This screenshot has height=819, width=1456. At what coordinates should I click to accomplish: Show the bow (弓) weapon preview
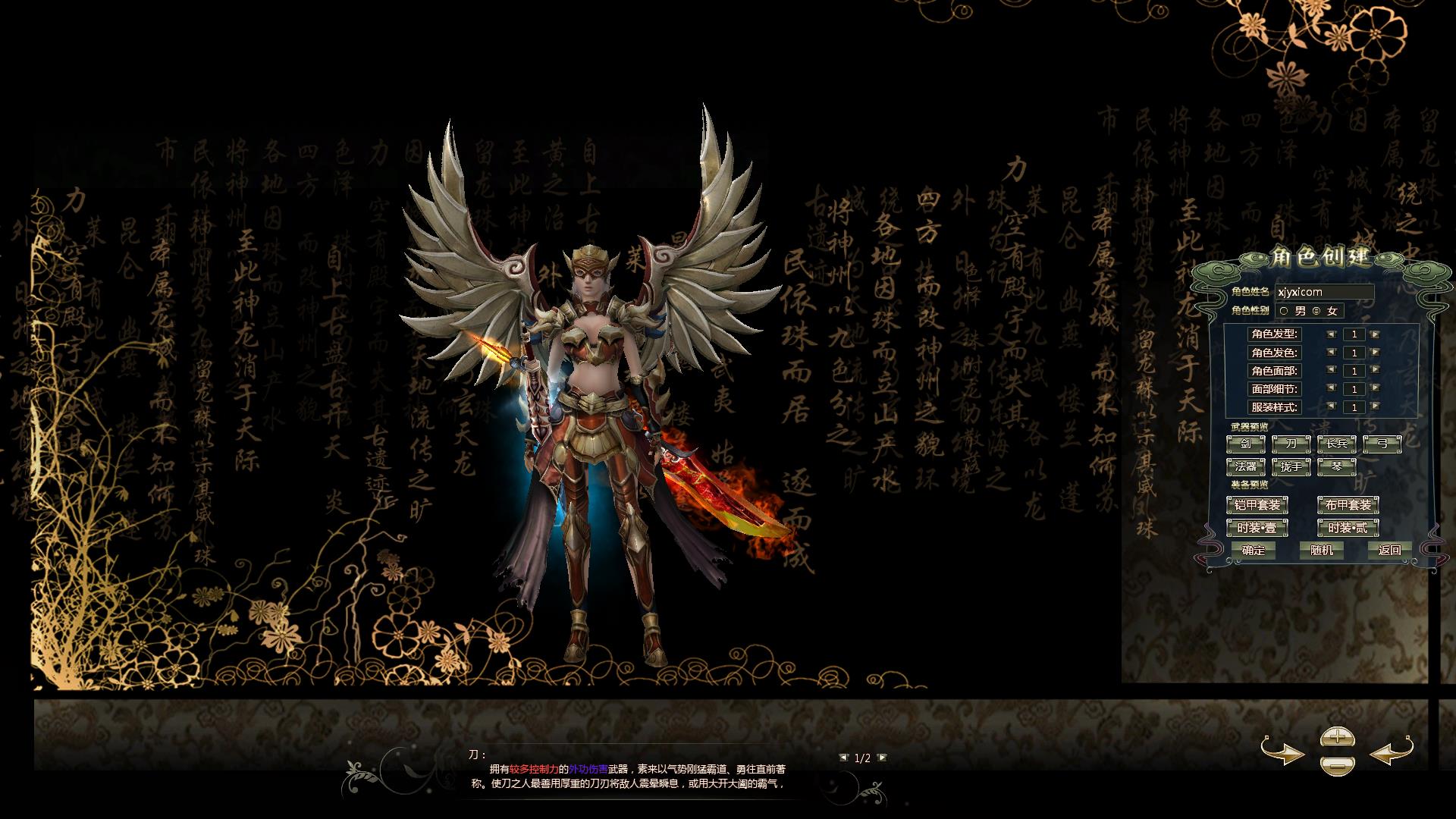pos(1382,444)
